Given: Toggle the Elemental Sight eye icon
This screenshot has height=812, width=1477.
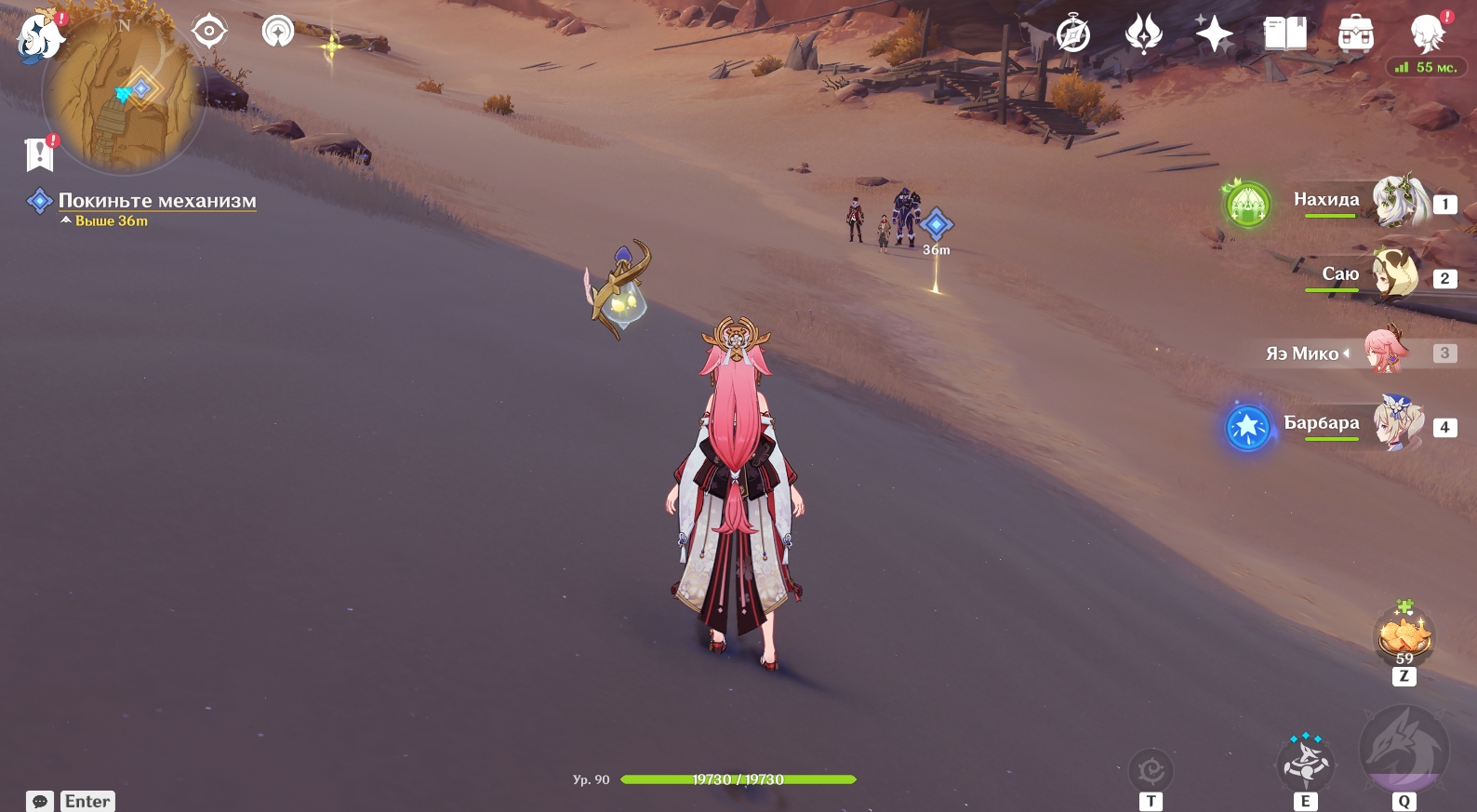Looking at the screenshot, I should coord(208,32).
